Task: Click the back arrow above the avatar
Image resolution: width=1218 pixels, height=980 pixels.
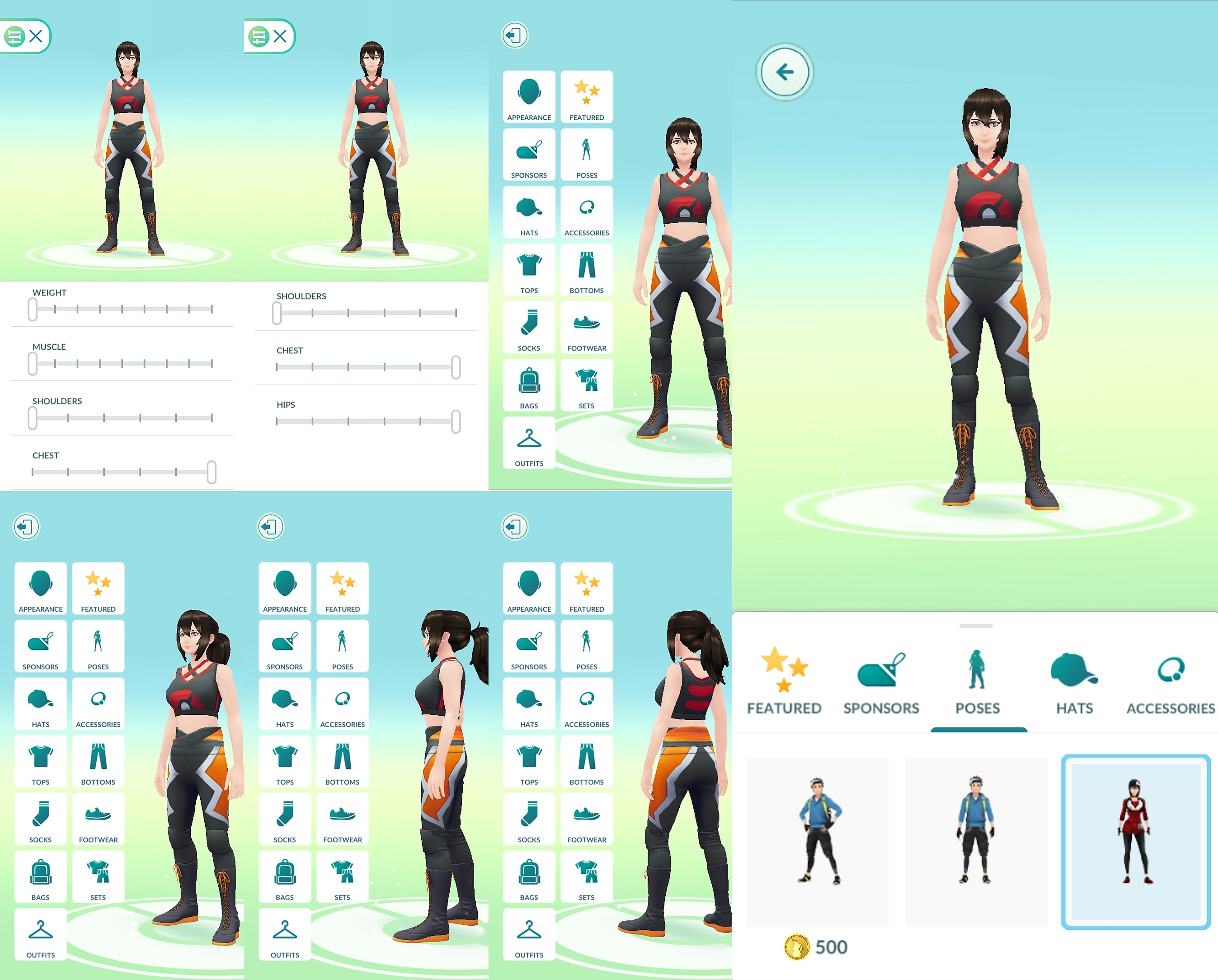Action: [785, 72]
